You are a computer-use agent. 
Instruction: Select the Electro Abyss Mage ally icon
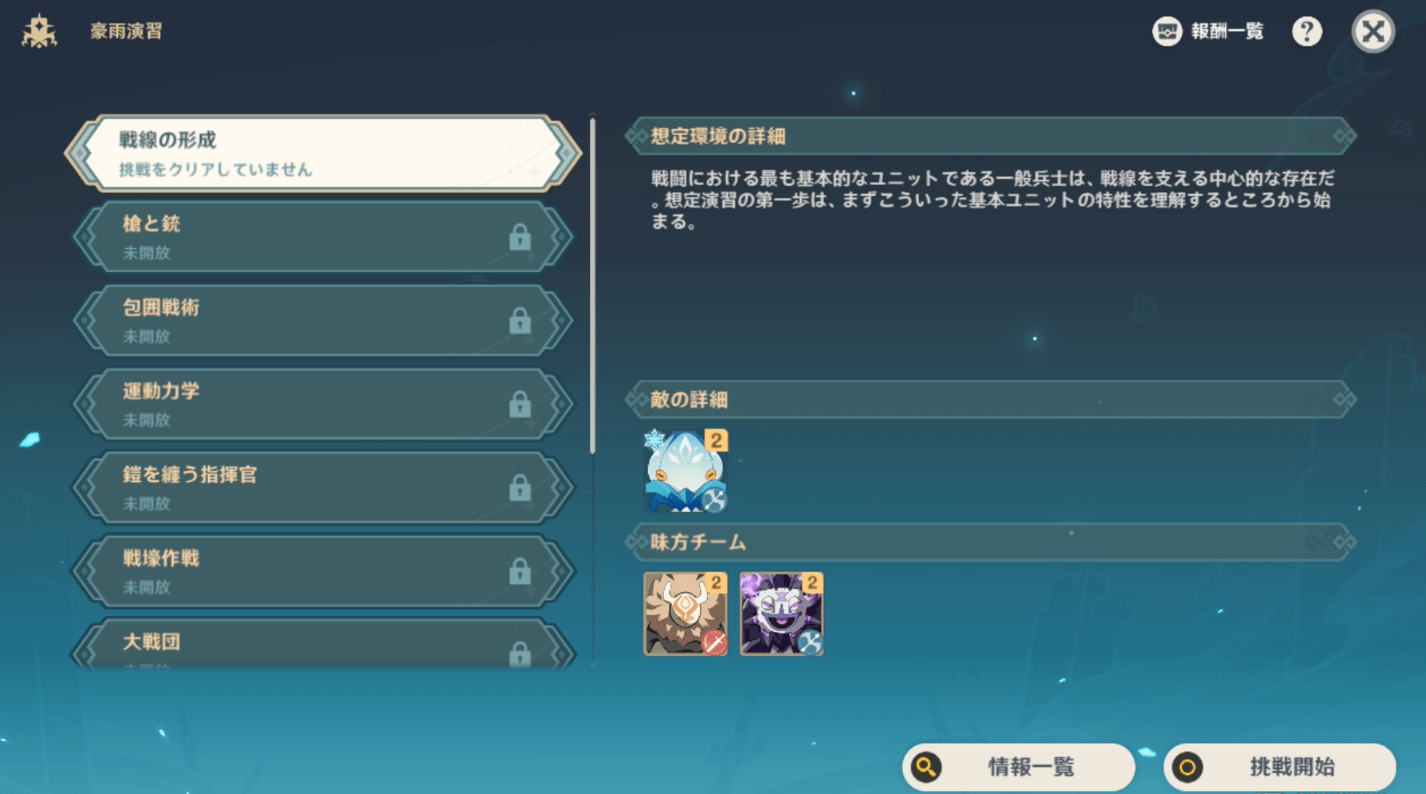781,613
